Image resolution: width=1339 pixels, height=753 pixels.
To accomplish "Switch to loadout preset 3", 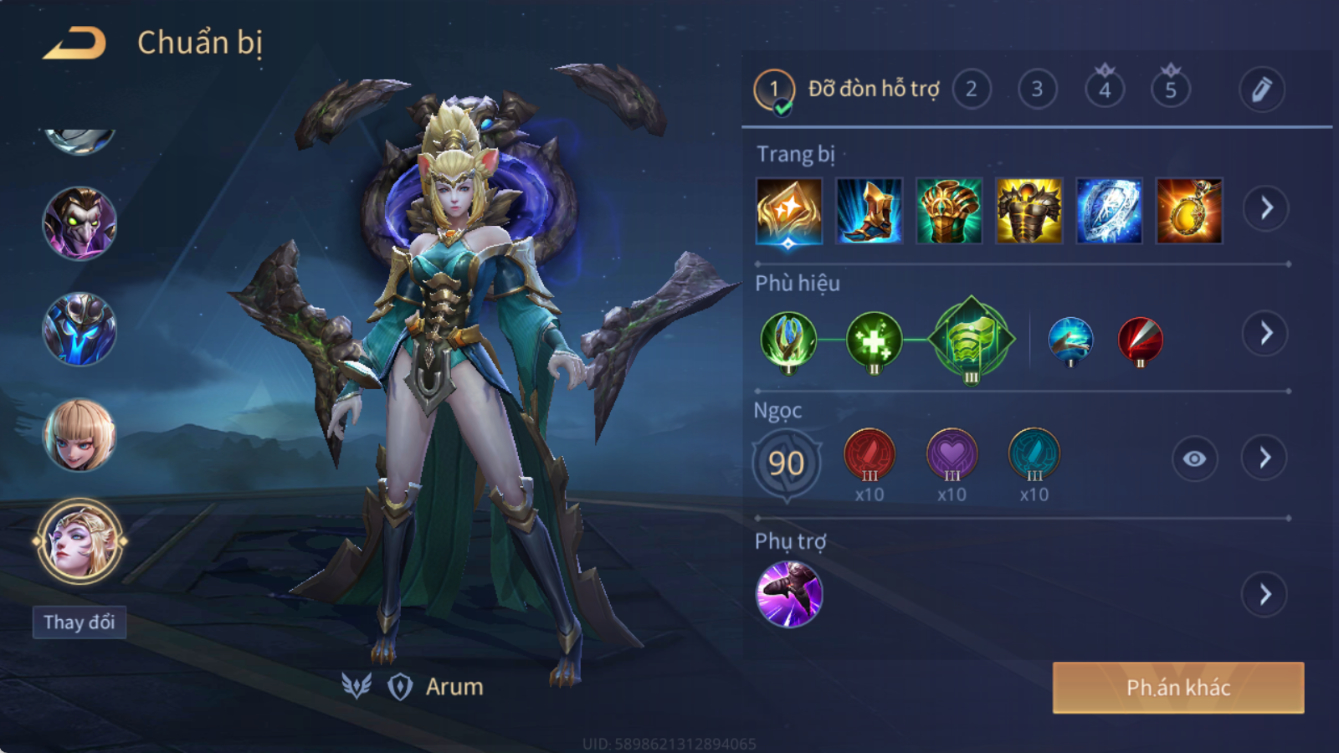I will pos(1037,90).
